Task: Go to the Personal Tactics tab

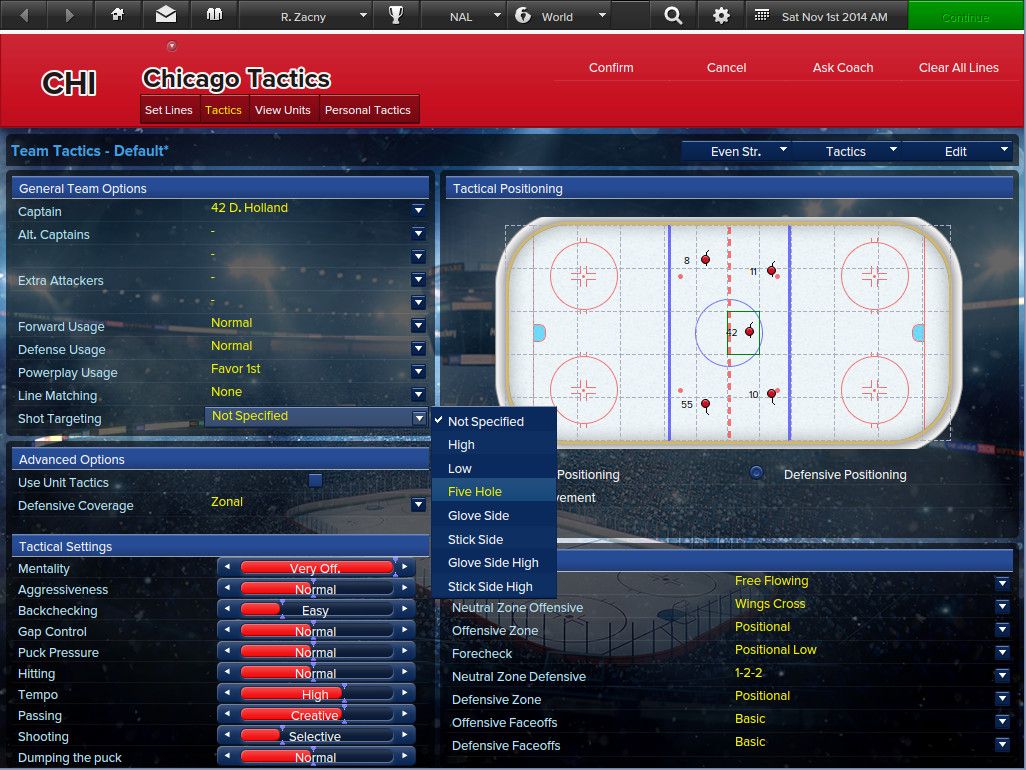Action: [x=368, y=110]
